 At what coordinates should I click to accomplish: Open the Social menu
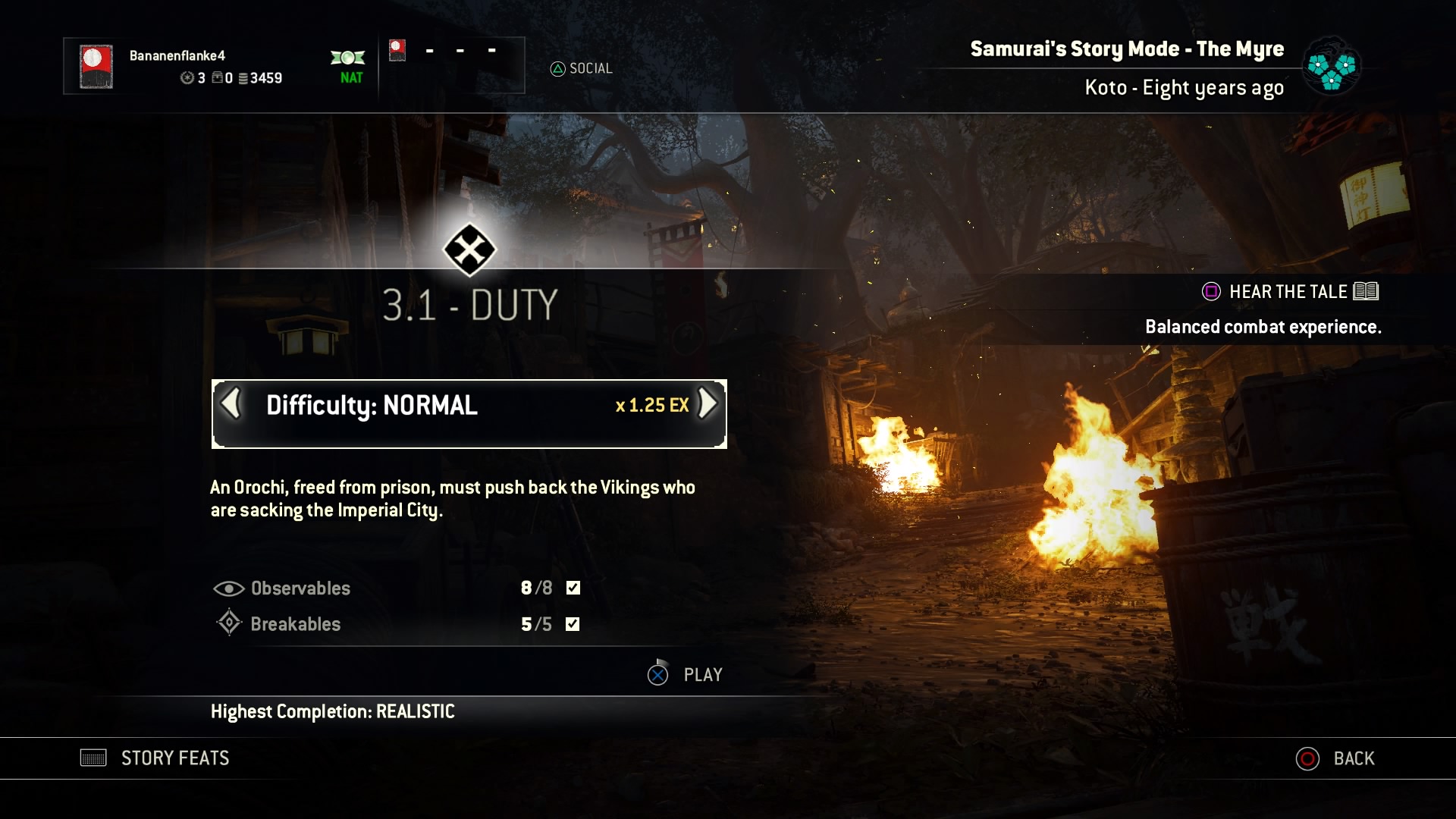pyautogui.click(x=582, y=69)
